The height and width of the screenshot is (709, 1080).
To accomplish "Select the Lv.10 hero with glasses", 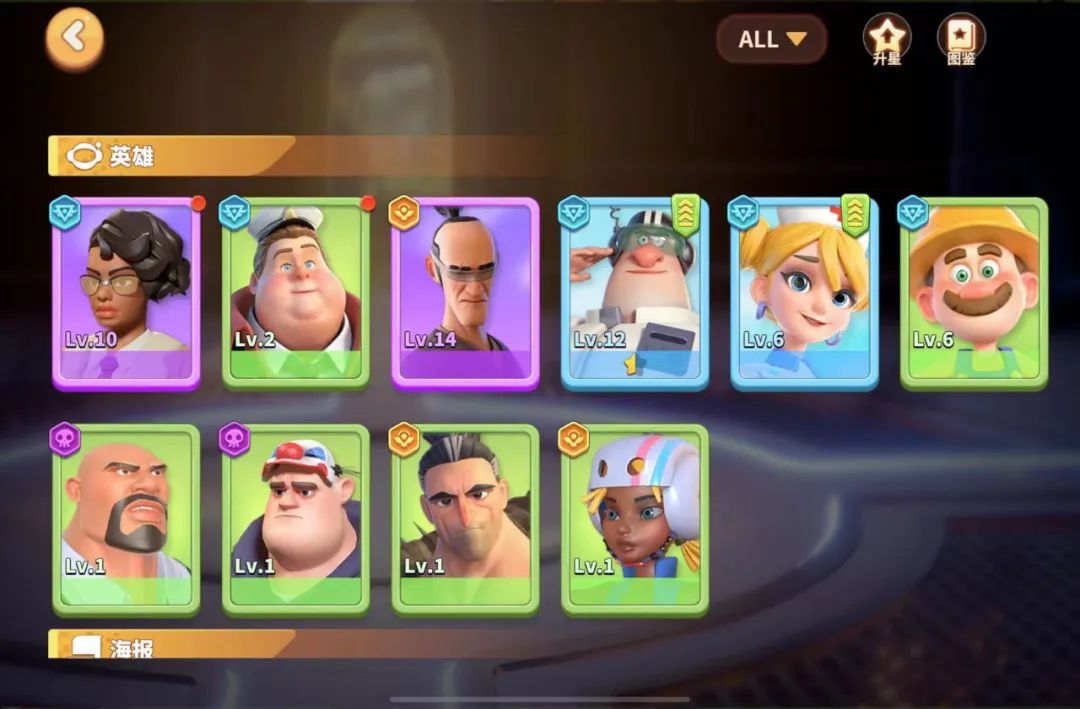I will pos(126,292).
